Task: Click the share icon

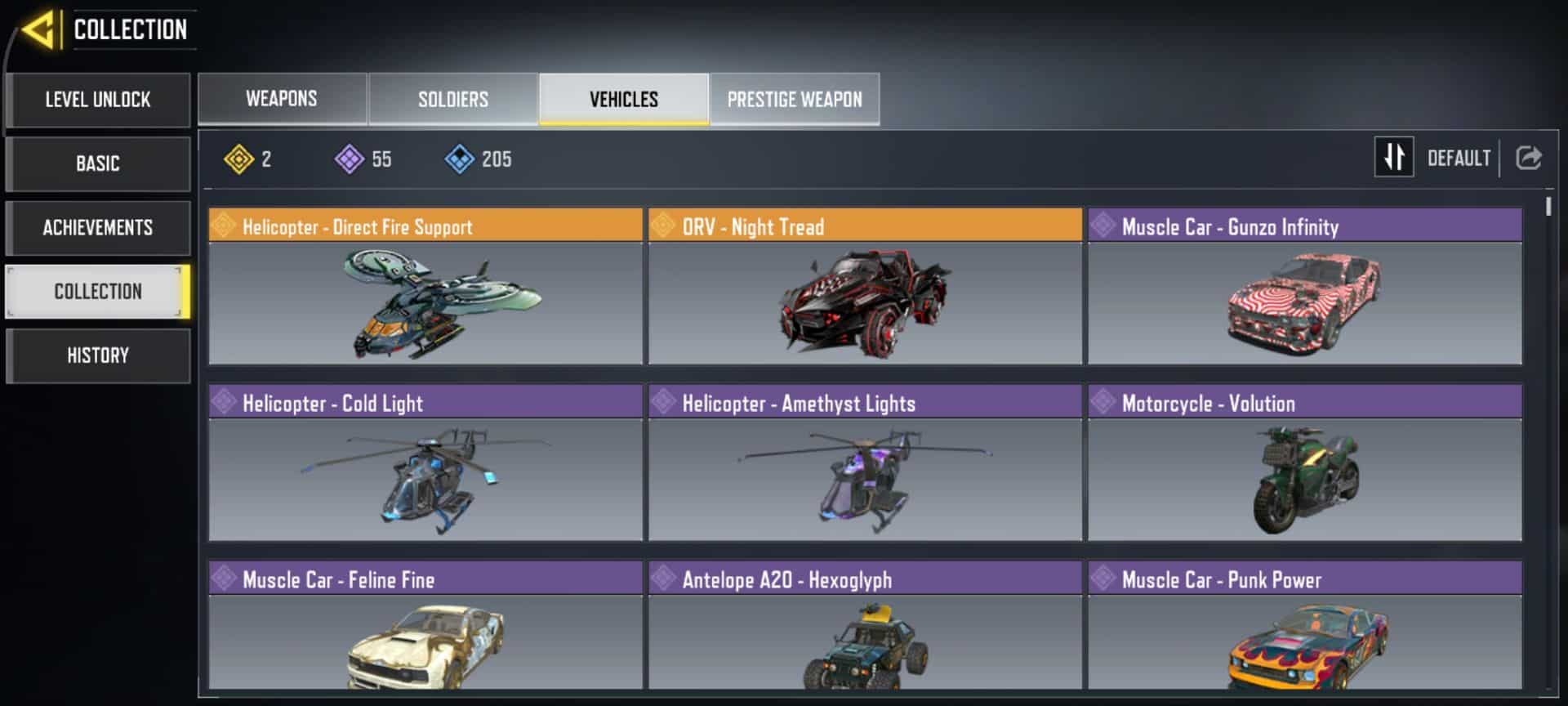Action: click(x=1529, y=157)
